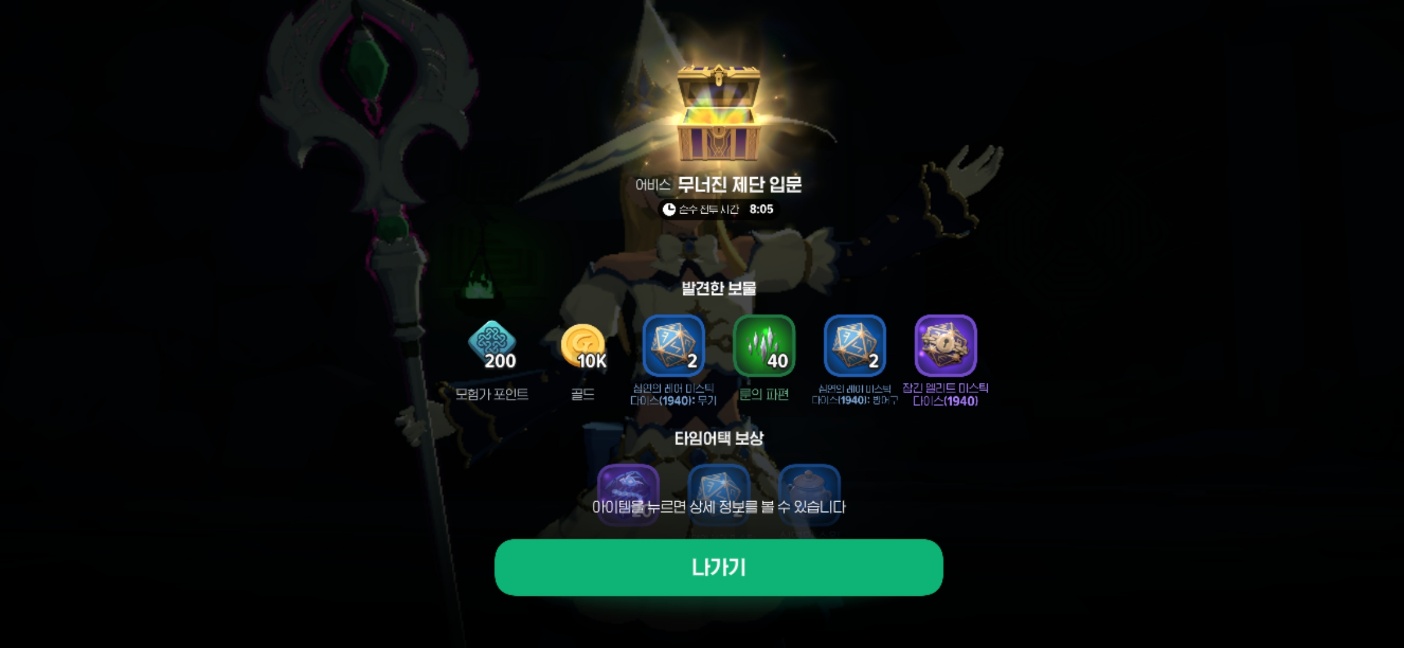Tap the green 나가기 exit button
This screenshot has height=648, width=1404.
tap(718, 567)
